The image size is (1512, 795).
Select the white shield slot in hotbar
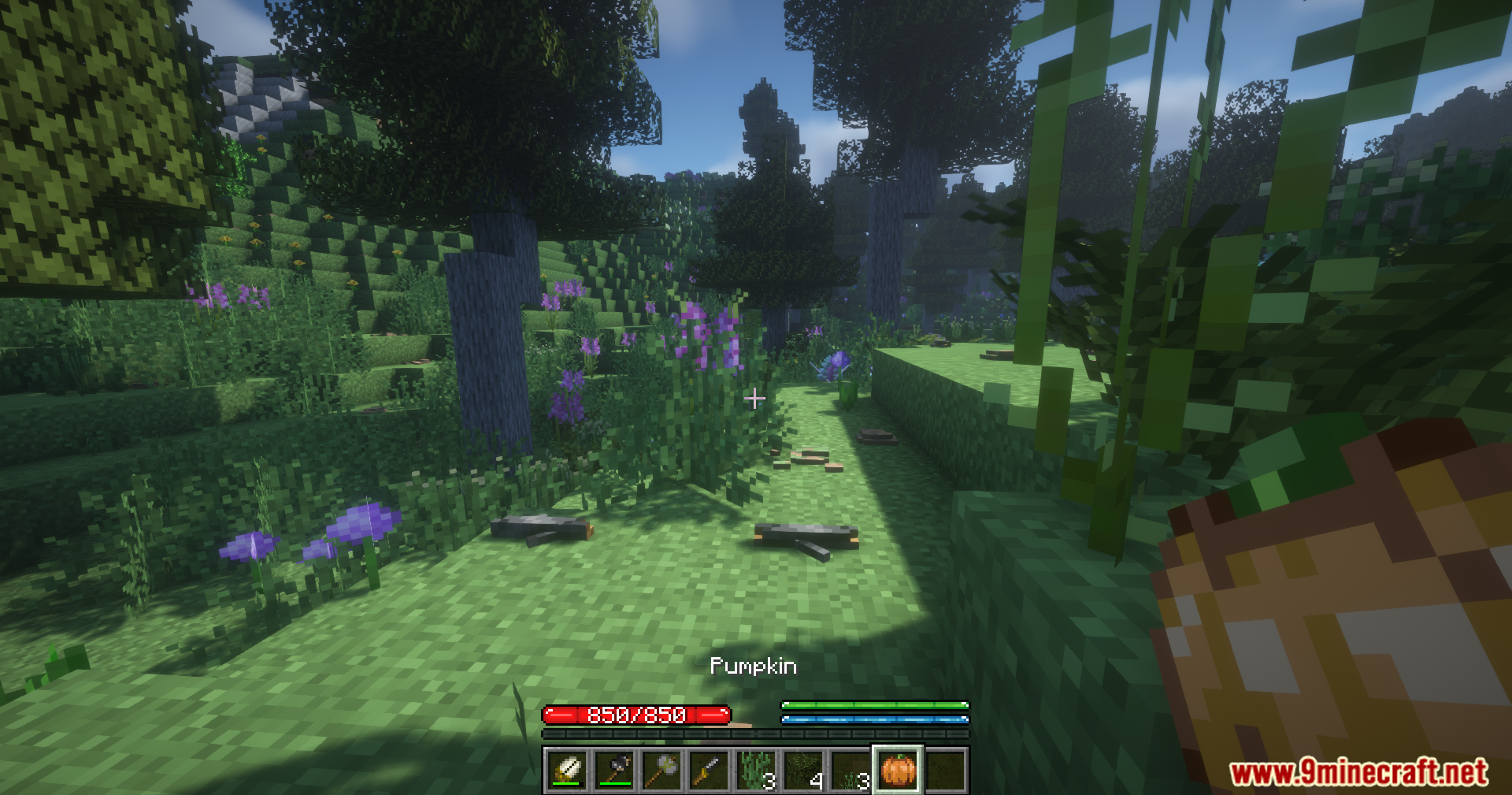(x=567, y=770)
